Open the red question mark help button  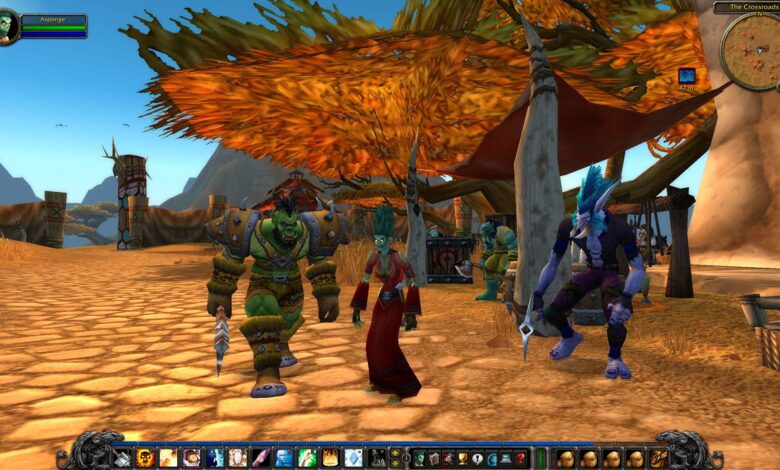[x=520, y=458]
